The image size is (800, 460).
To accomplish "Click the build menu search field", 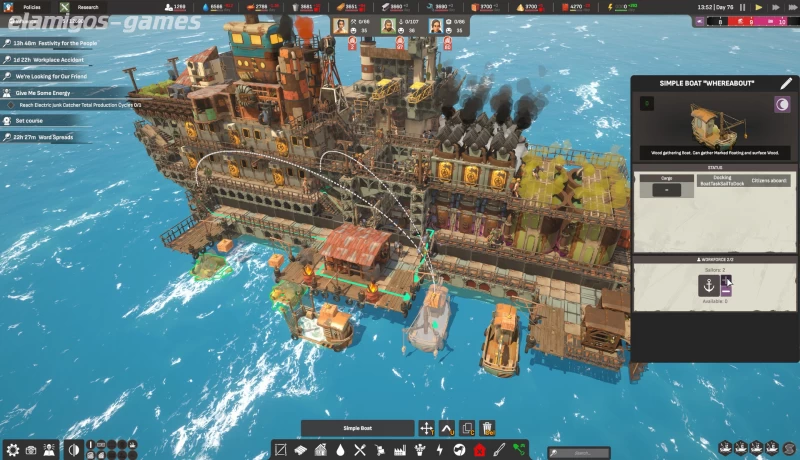I will 579,452.
